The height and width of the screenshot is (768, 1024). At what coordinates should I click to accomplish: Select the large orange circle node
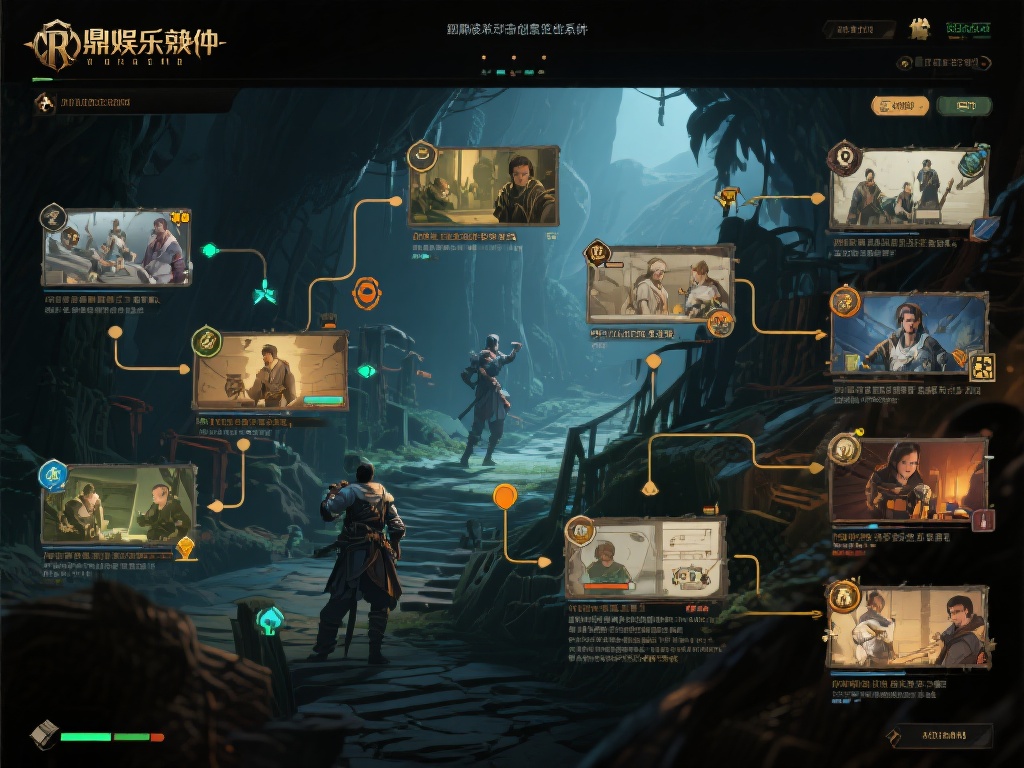[505, 495]
